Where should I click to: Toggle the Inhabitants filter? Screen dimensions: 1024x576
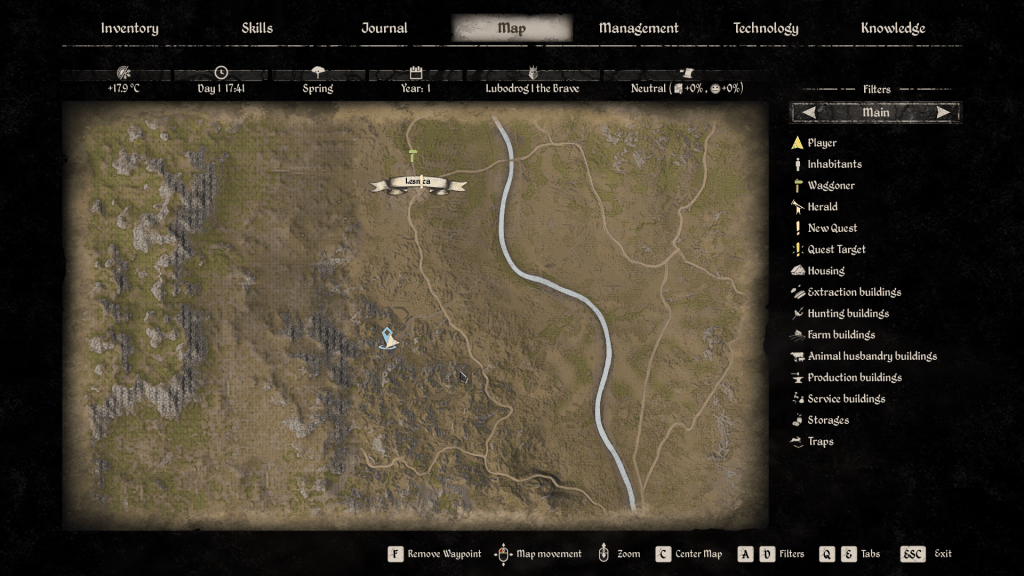(x=834, y=164)
